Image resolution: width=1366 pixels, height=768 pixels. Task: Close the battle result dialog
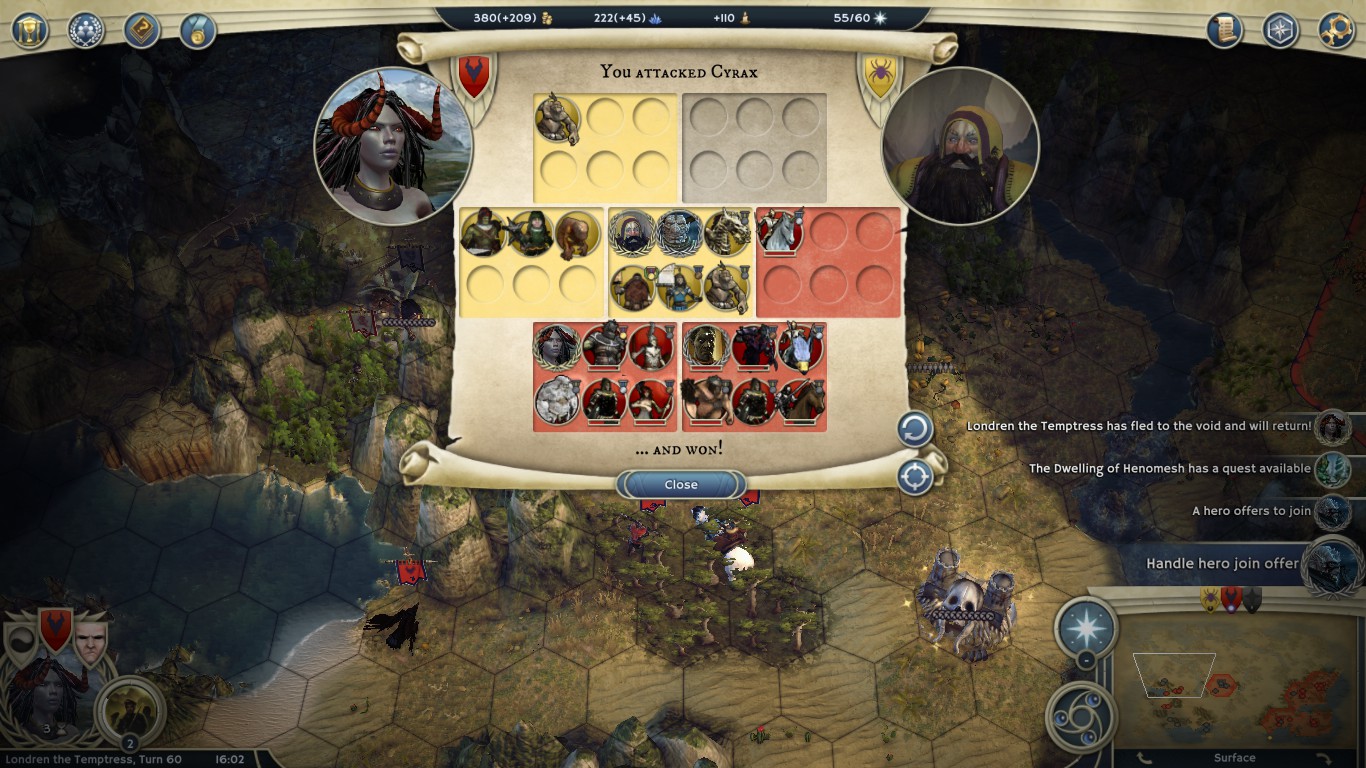point(681,485)
